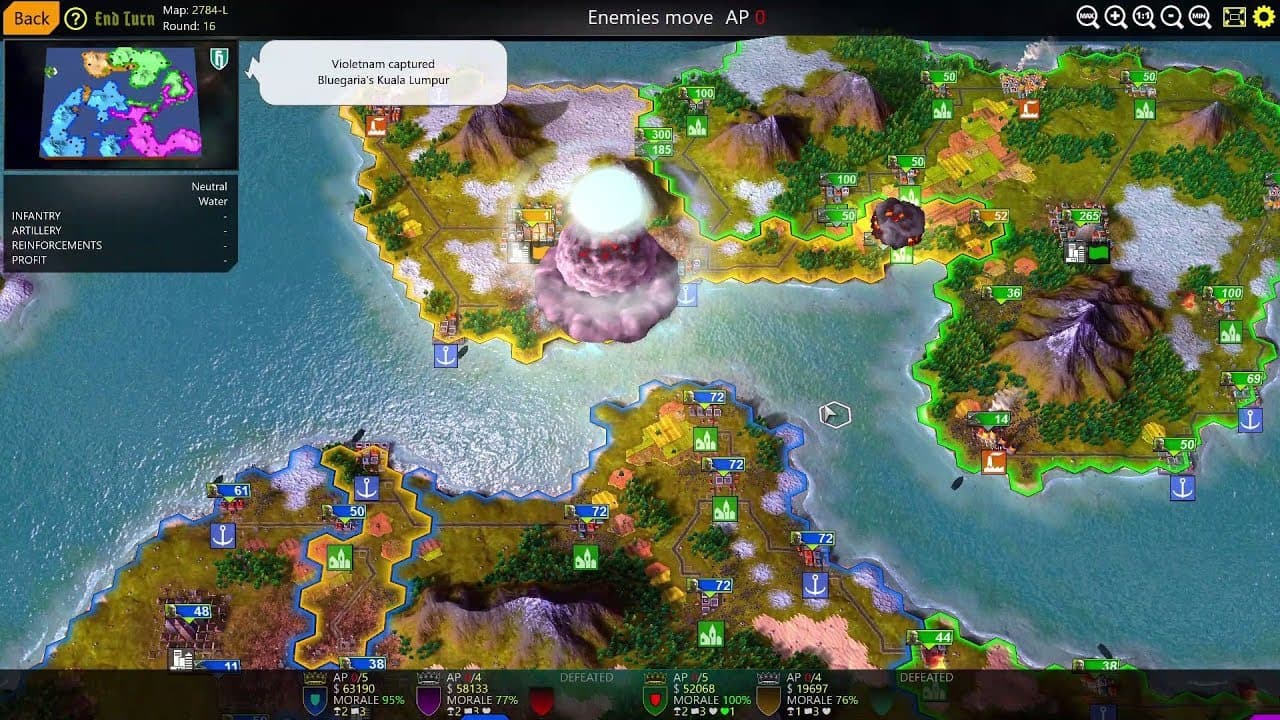This screenshot has height=720, width=1280.
Task: Dismiss the Violetnam captured Kuala Lumpur notification
Action: pos(384,72)
